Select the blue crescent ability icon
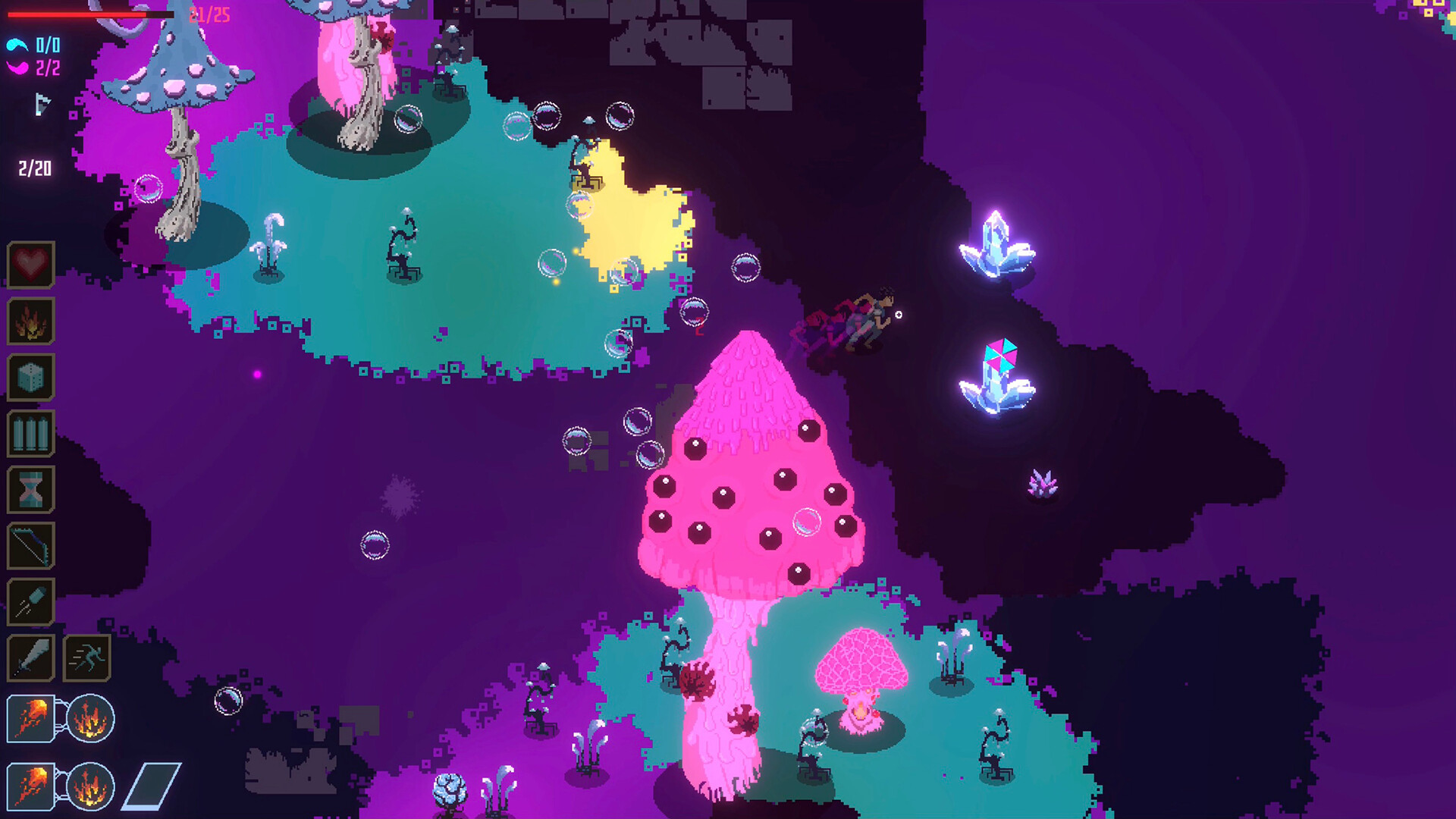Image resolution: width=1456 pixels, height=819 pixels. 17,43
